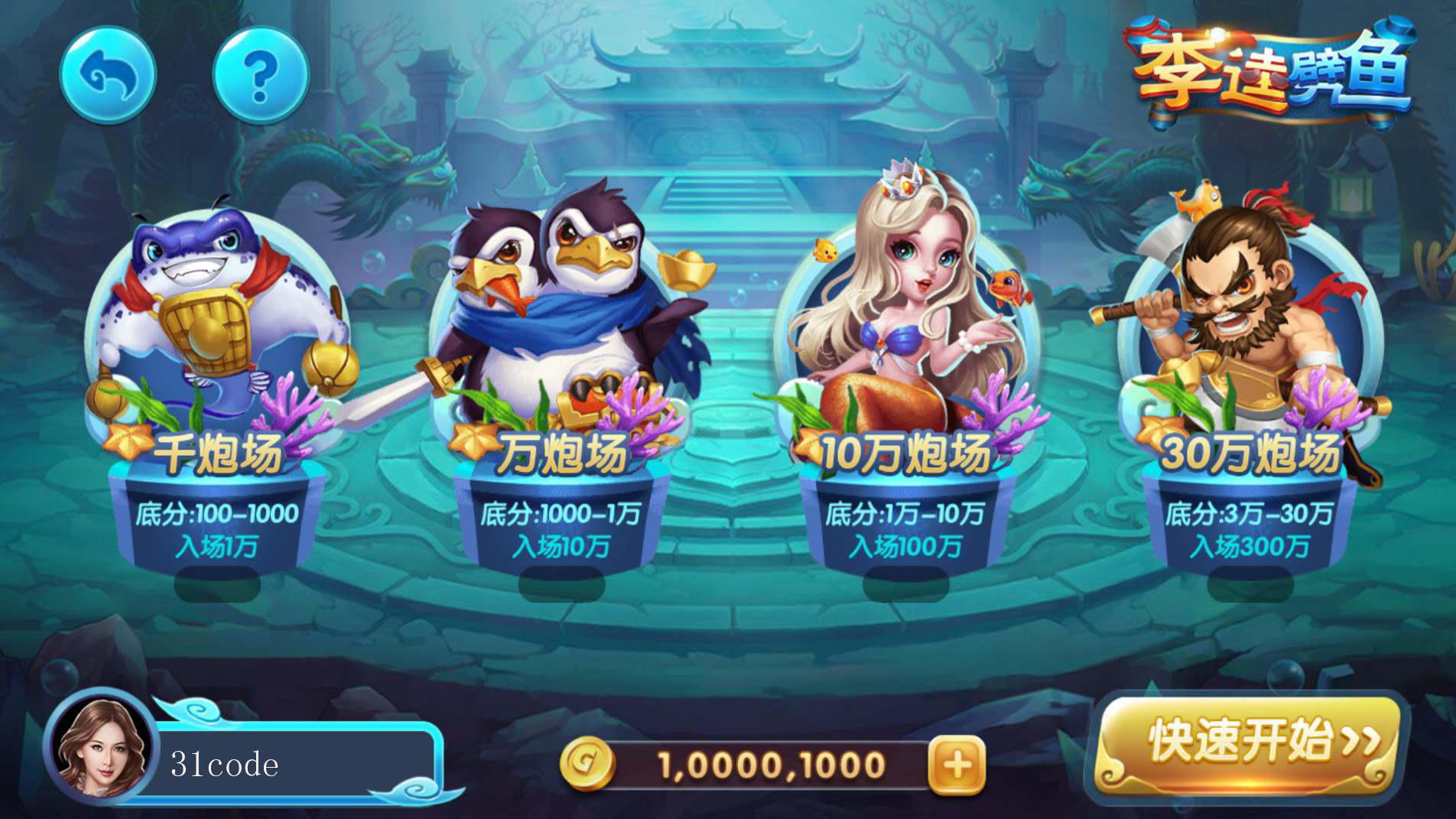Open the question mark help button

[260, 76]
